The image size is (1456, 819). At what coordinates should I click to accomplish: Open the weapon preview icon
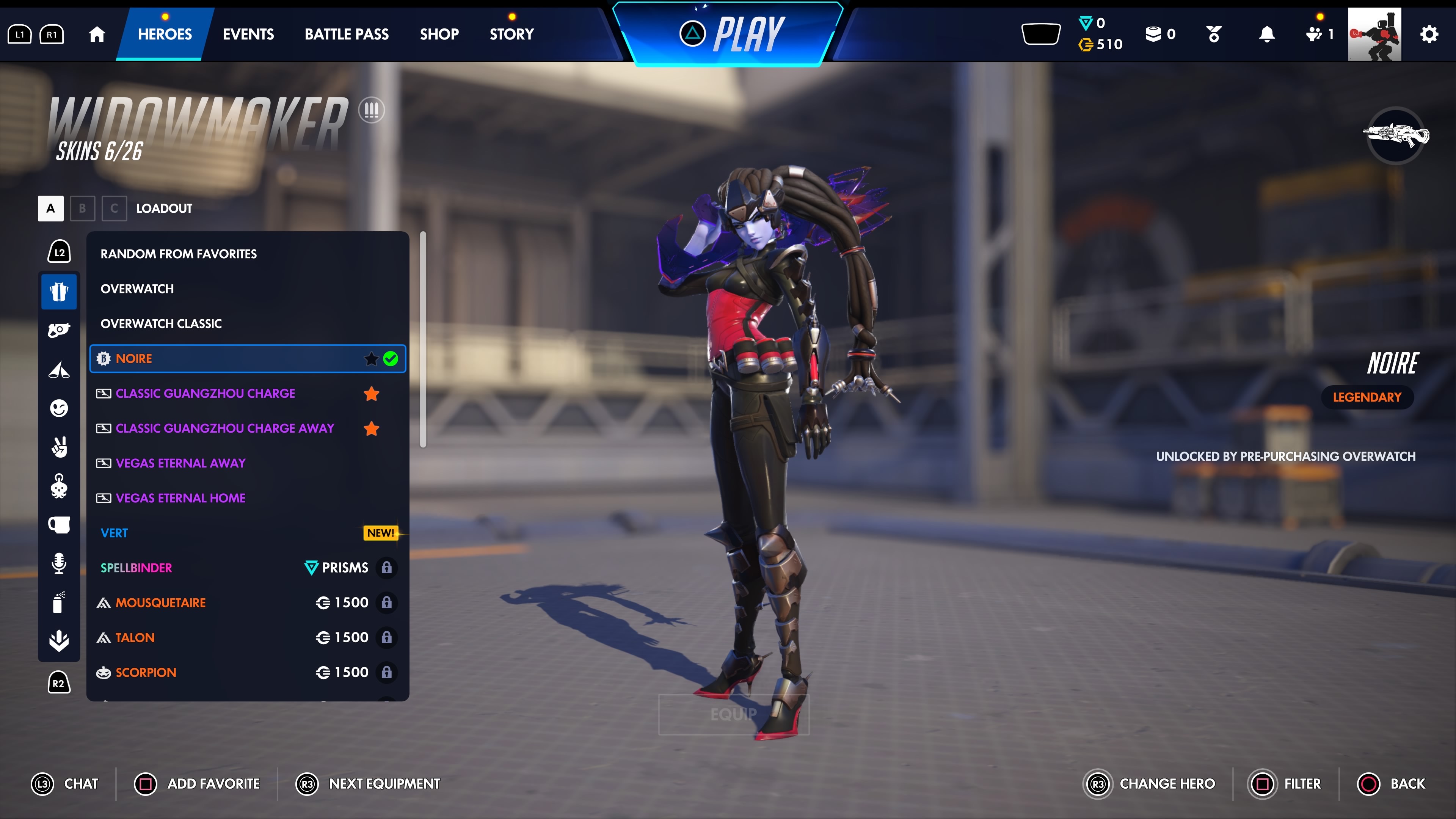(1395, 136)
